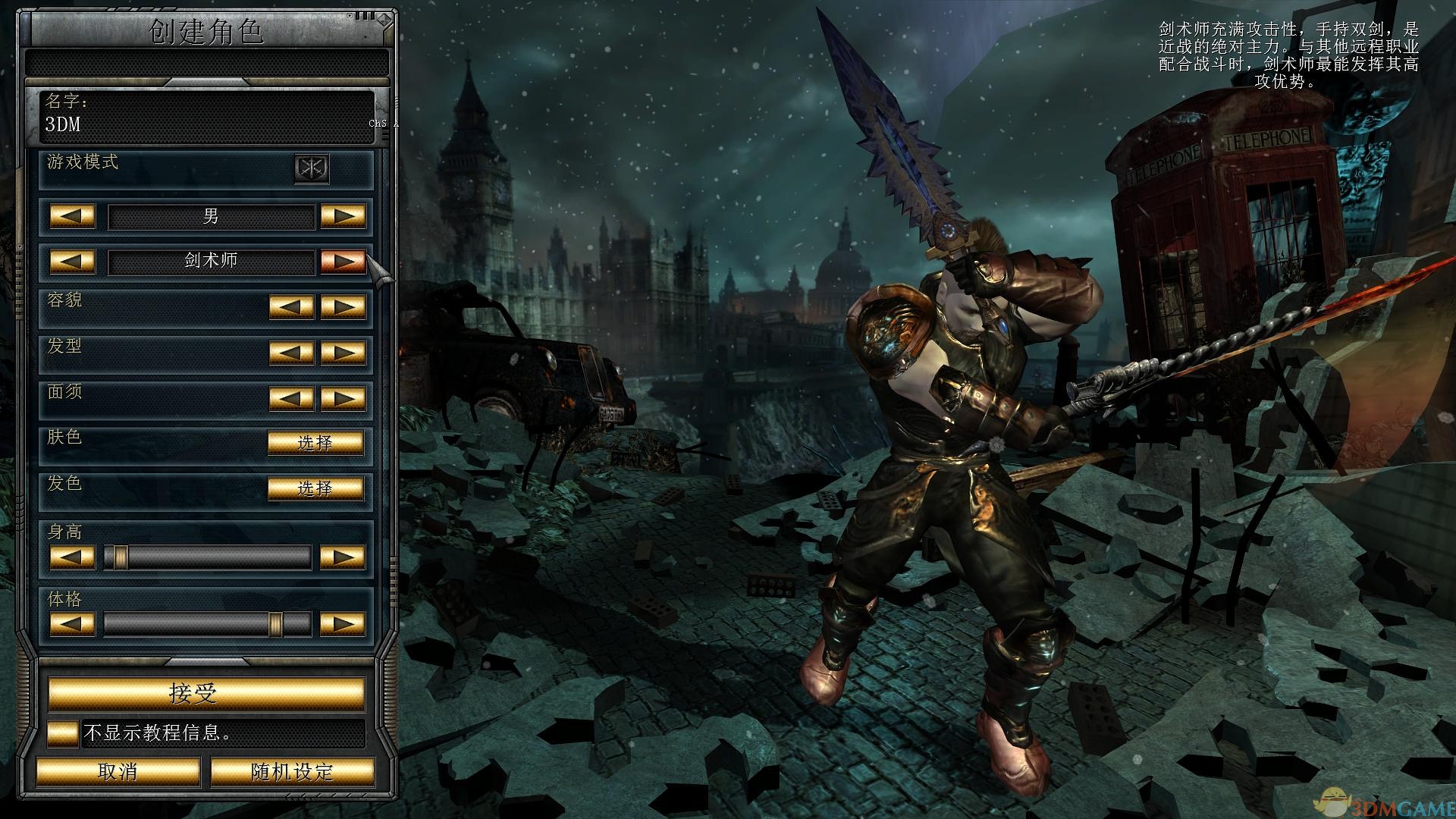Open the 肤色 skin color selector
Image resolution: width=1456 pixels, height=819 pixels.
[315, 443]
